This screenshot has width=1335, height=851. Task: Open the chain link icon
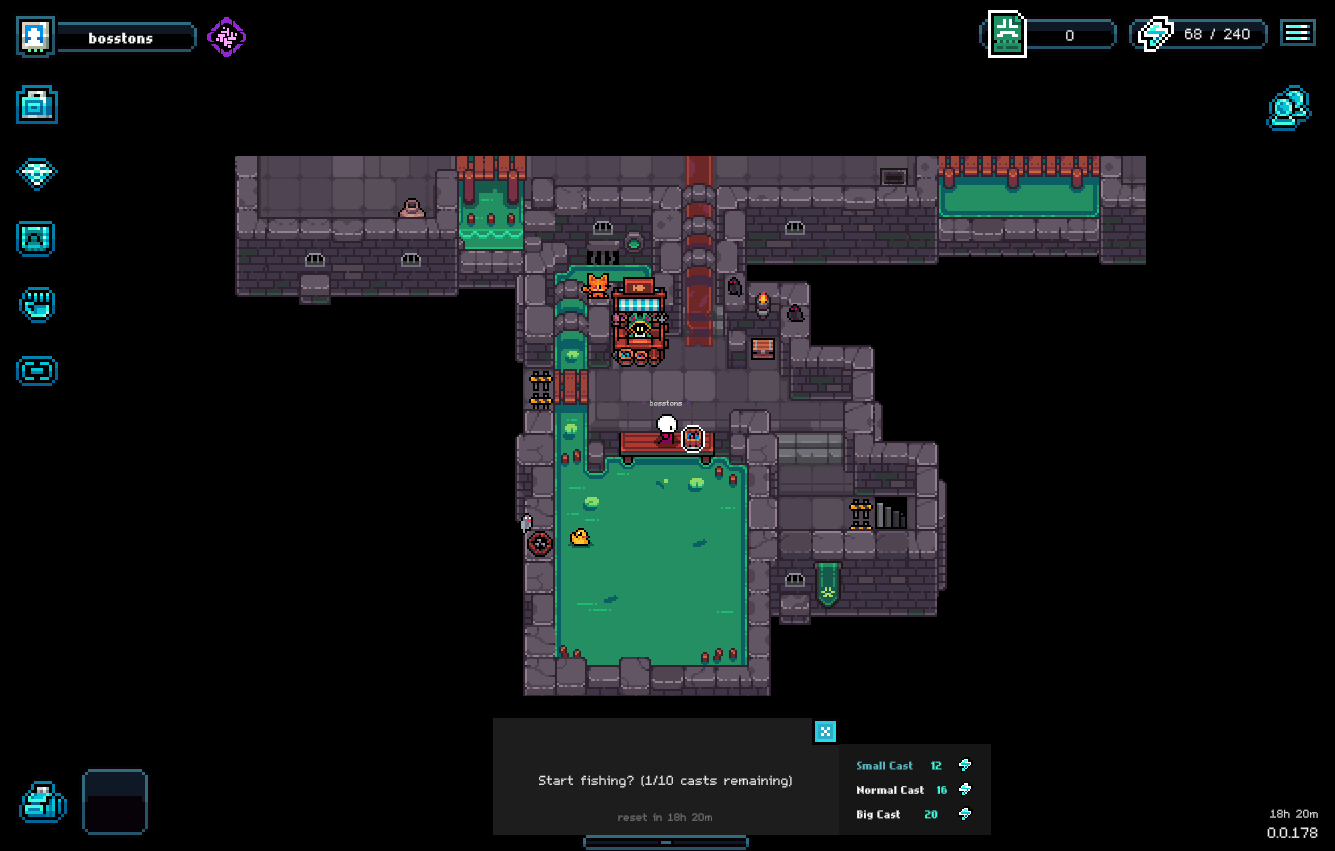pyautogui.click(x=37, y=371)
